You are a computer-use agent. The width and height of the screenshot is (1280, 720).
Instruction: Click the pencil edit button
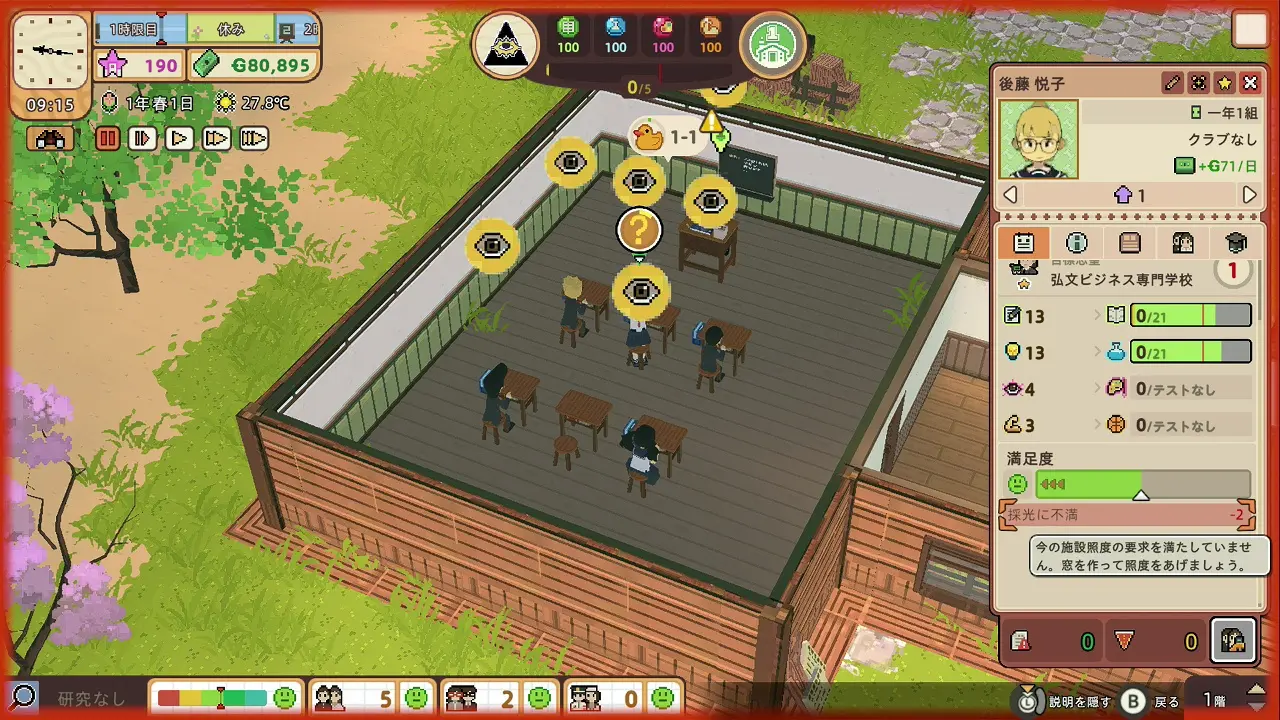click(x=1172, y=83)
